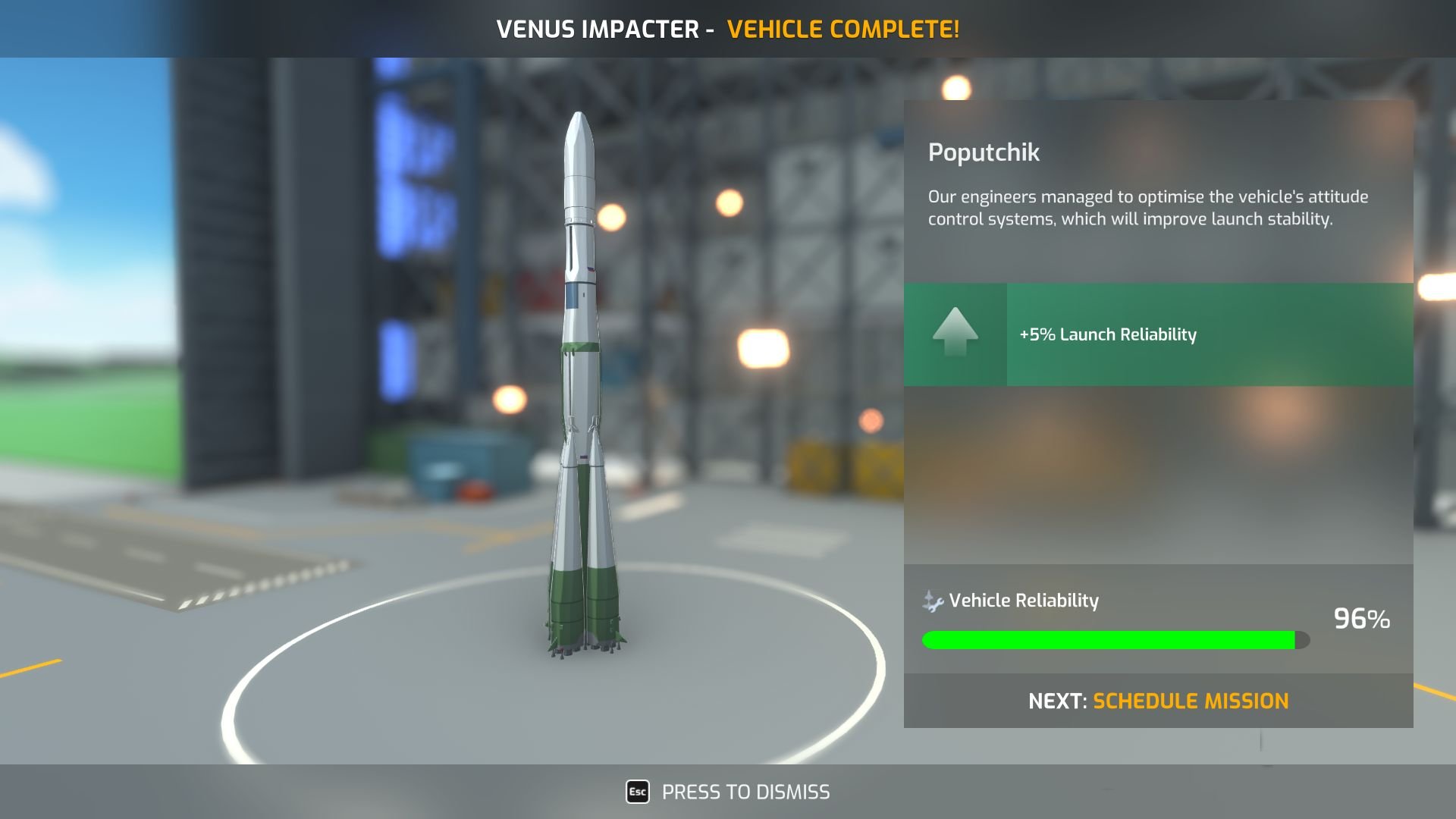Select the small rocket glyph in the reliability row
1456x819 pixels.
click(x=930, y=596)
